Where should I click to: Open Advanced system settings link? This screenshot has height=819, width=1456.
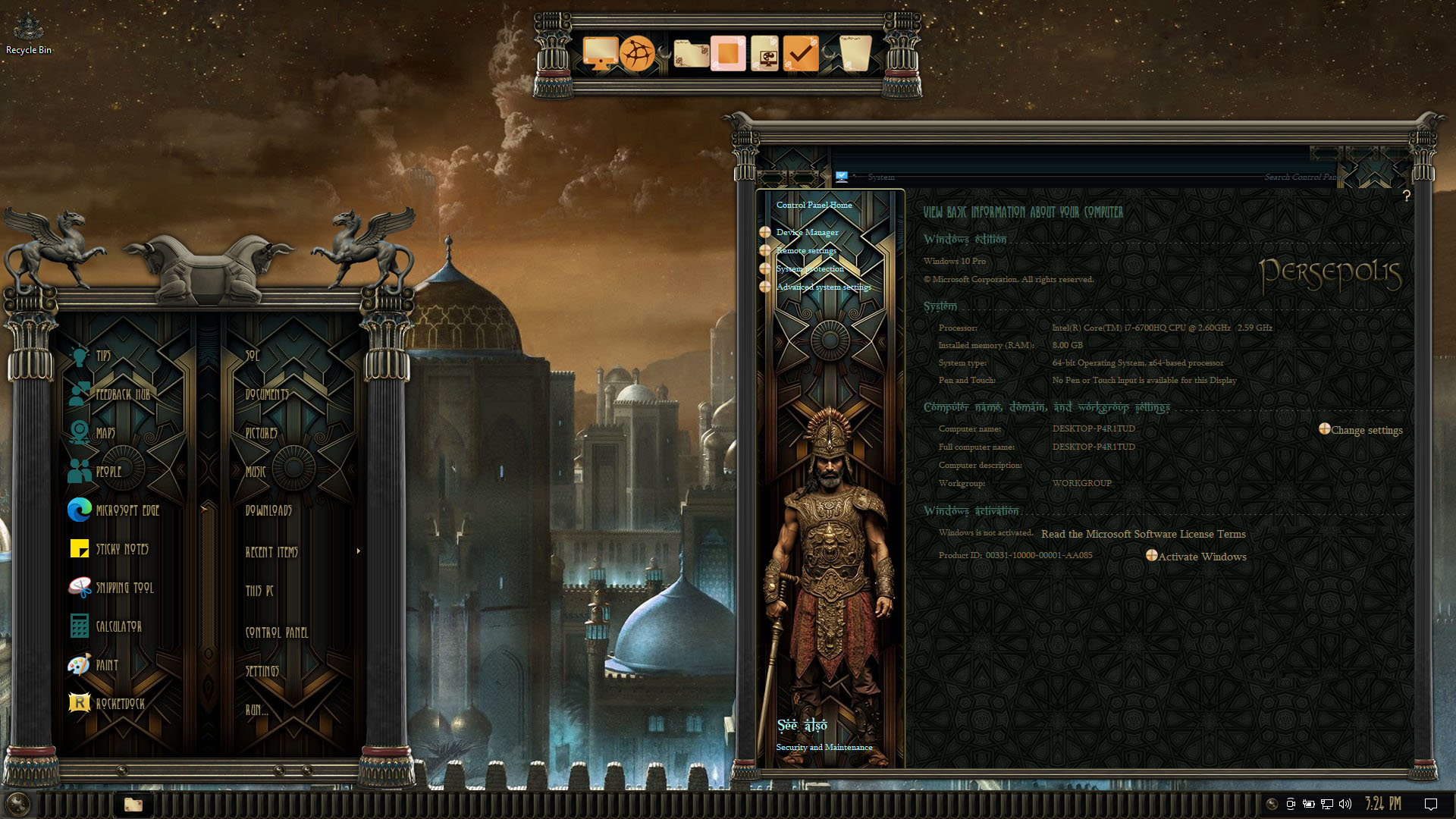[x=824, y=287]
